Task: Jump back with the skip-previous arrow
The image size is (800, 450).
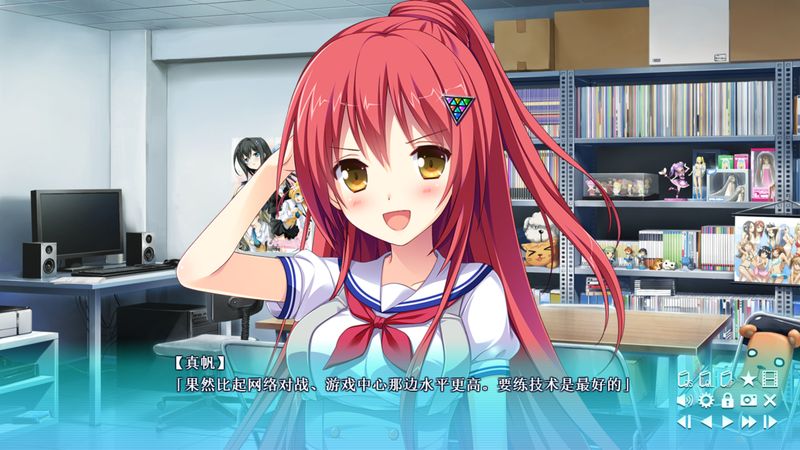Action: (x=685, y=421)
